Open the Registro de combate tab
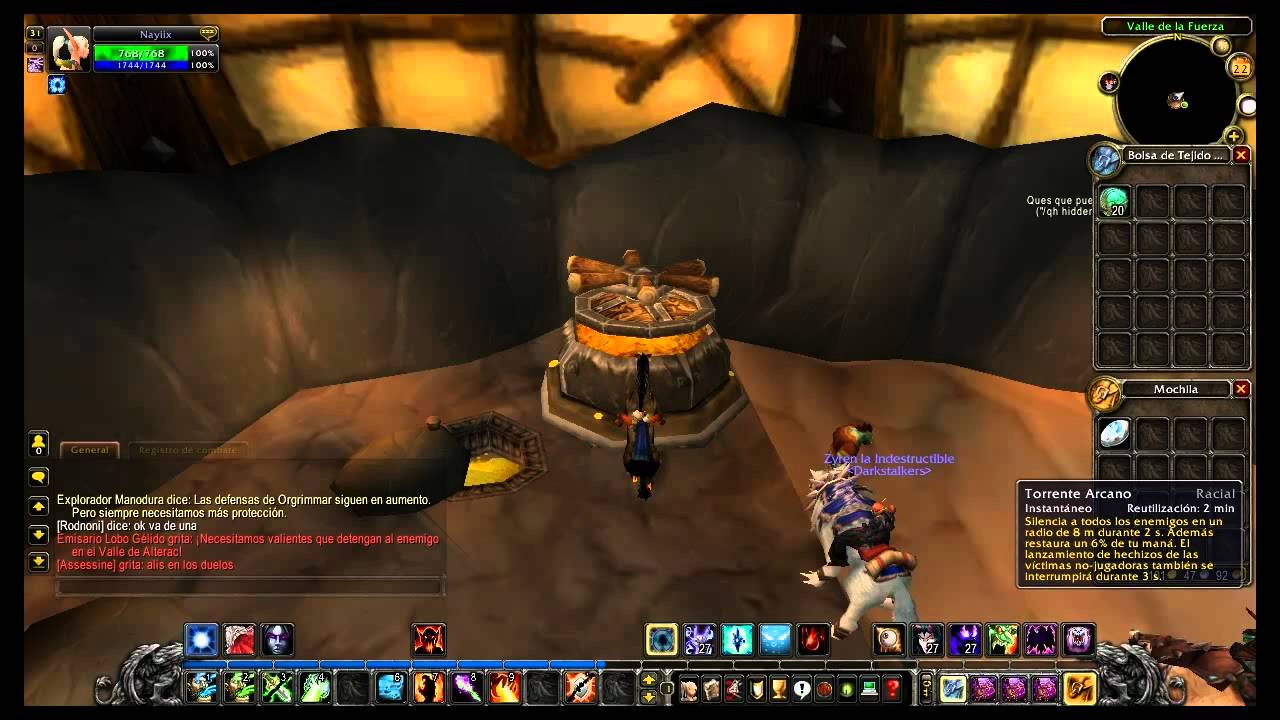Viewport: 1280px width, 720px height. point(188,450)
